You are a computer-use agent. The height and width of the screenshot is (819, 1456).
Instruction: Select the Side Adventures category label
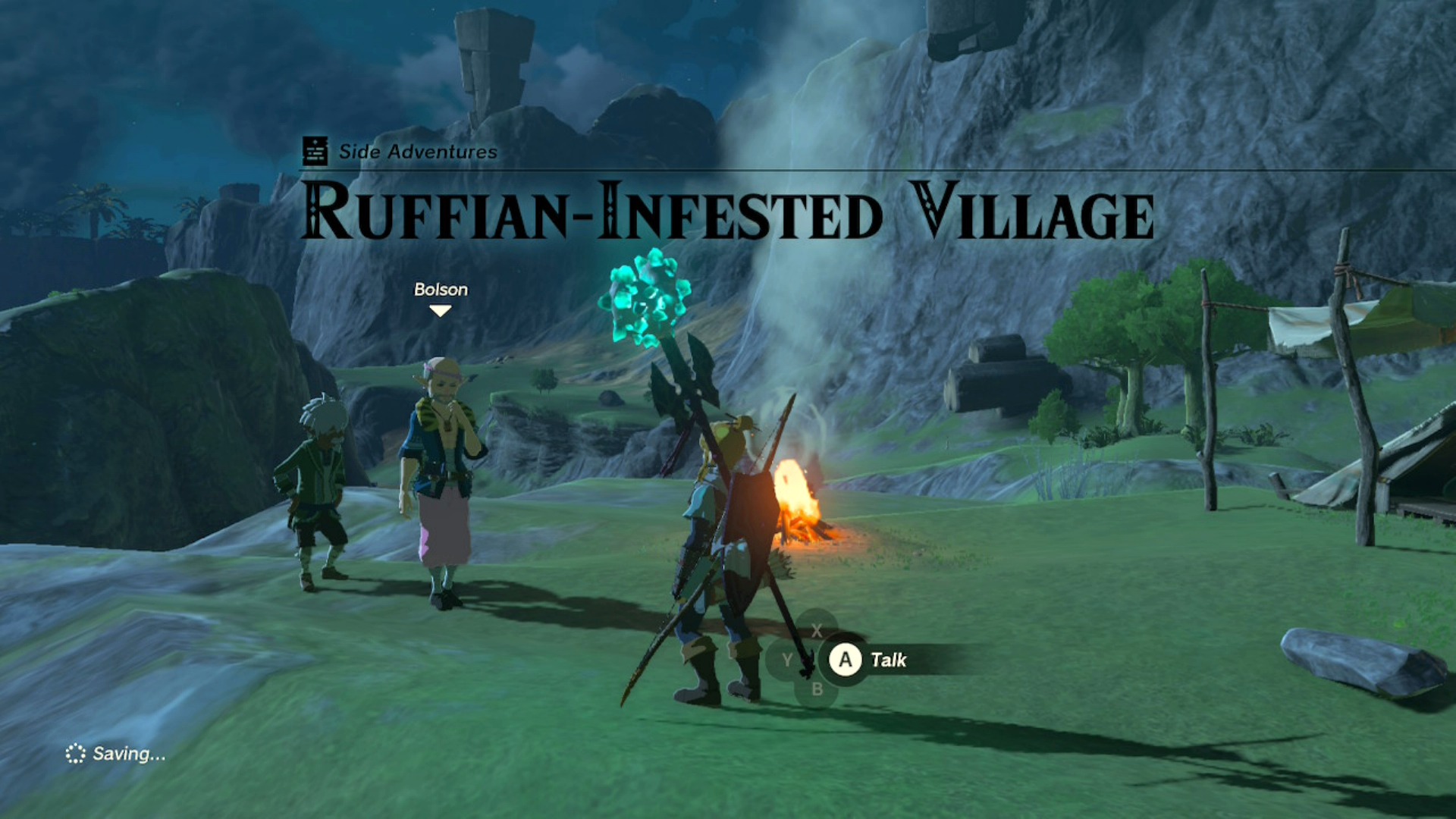pos(416,151)
